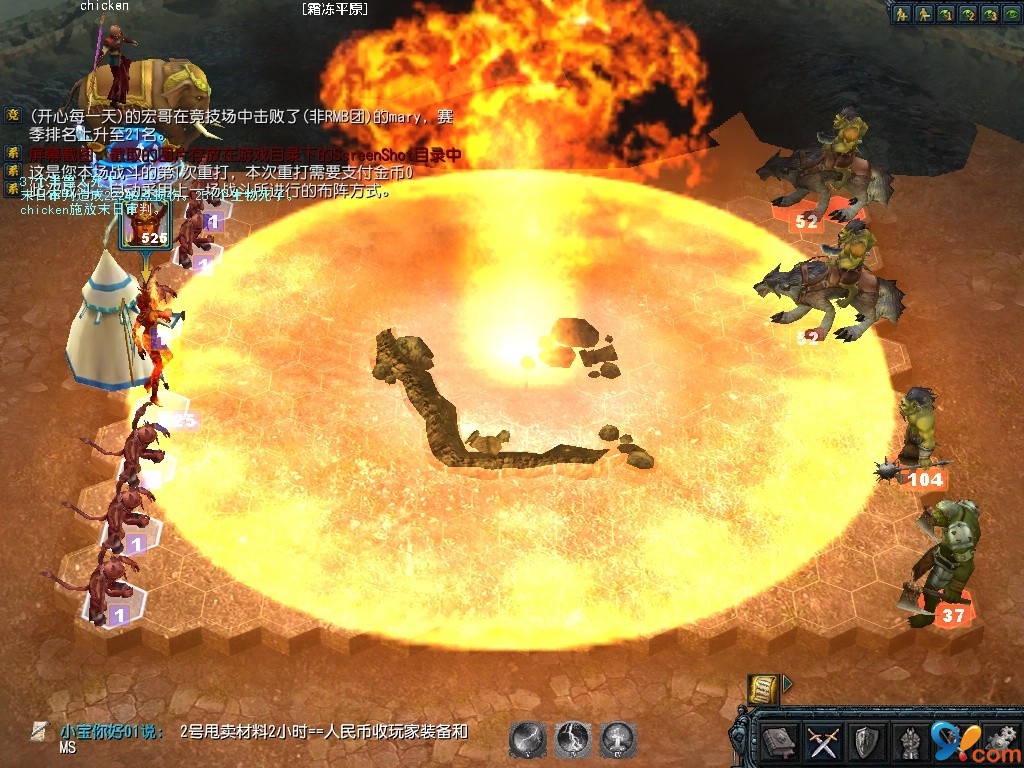Viewport: 1024px width, 768px height.
Task: Click the armored knight toolbar button
Action: point(908,742)
